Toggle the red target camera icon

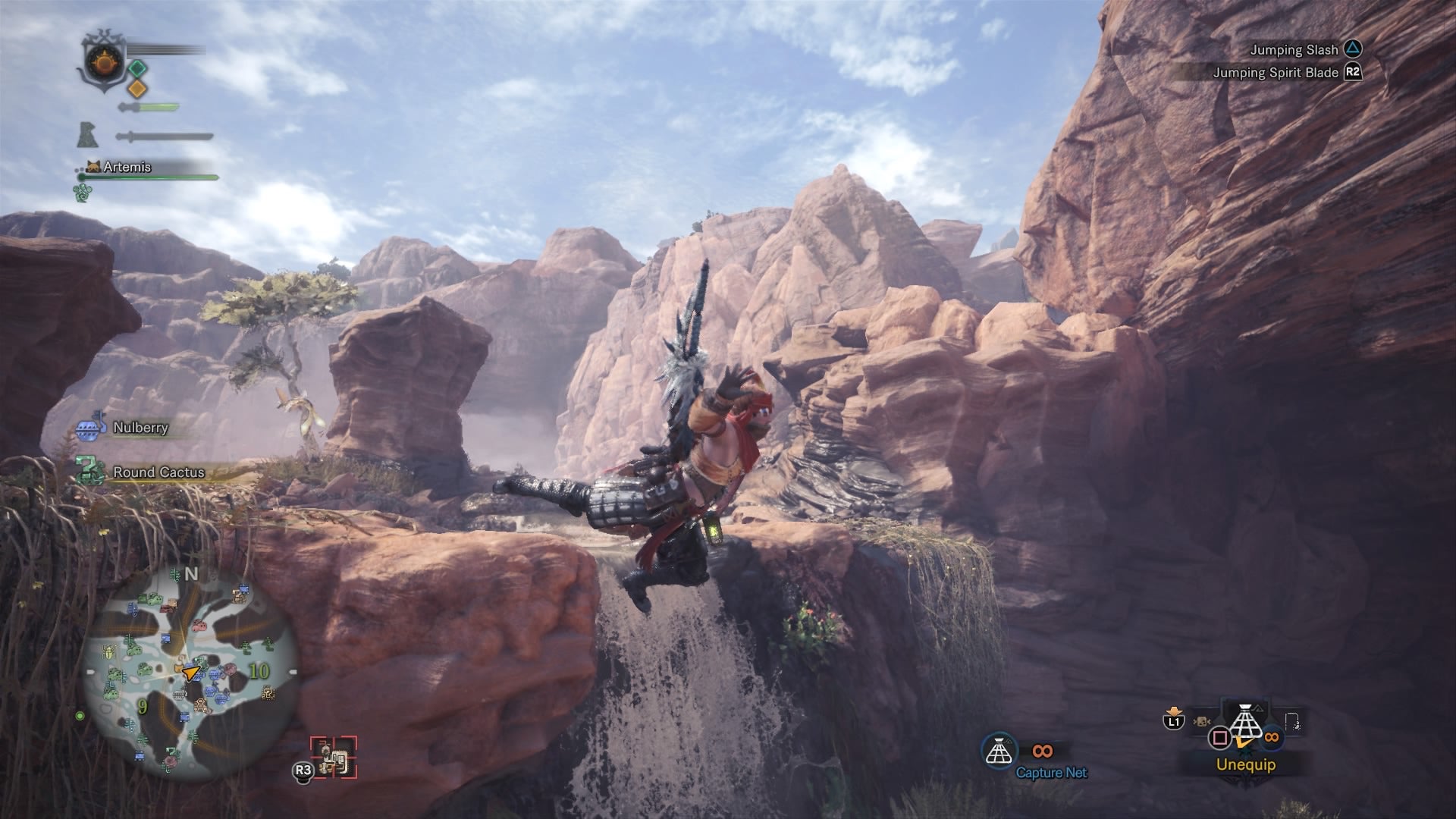point(334,757)
